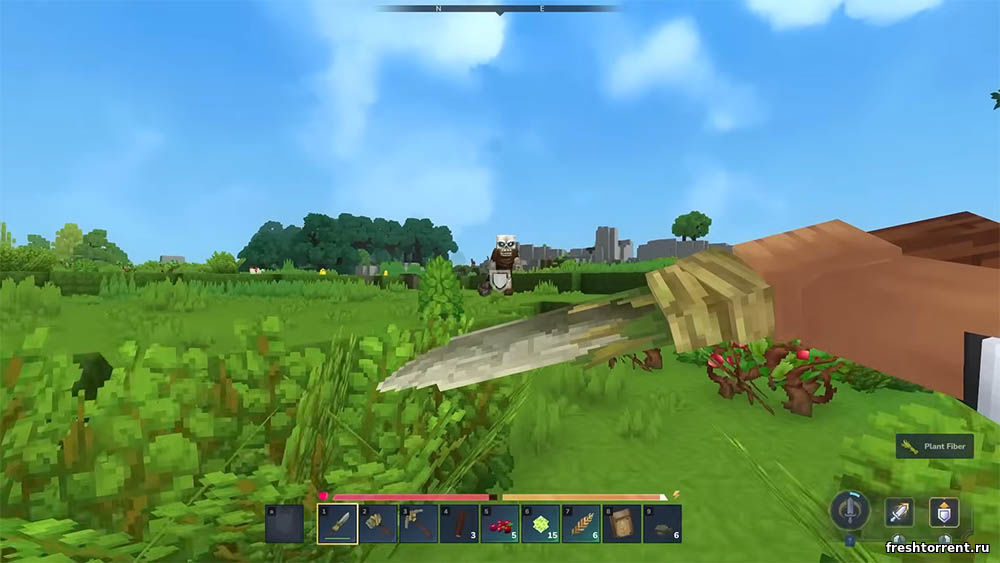Activate the shield guard ability icon
Screen dimensions: 1000x563
pos(943,512)
